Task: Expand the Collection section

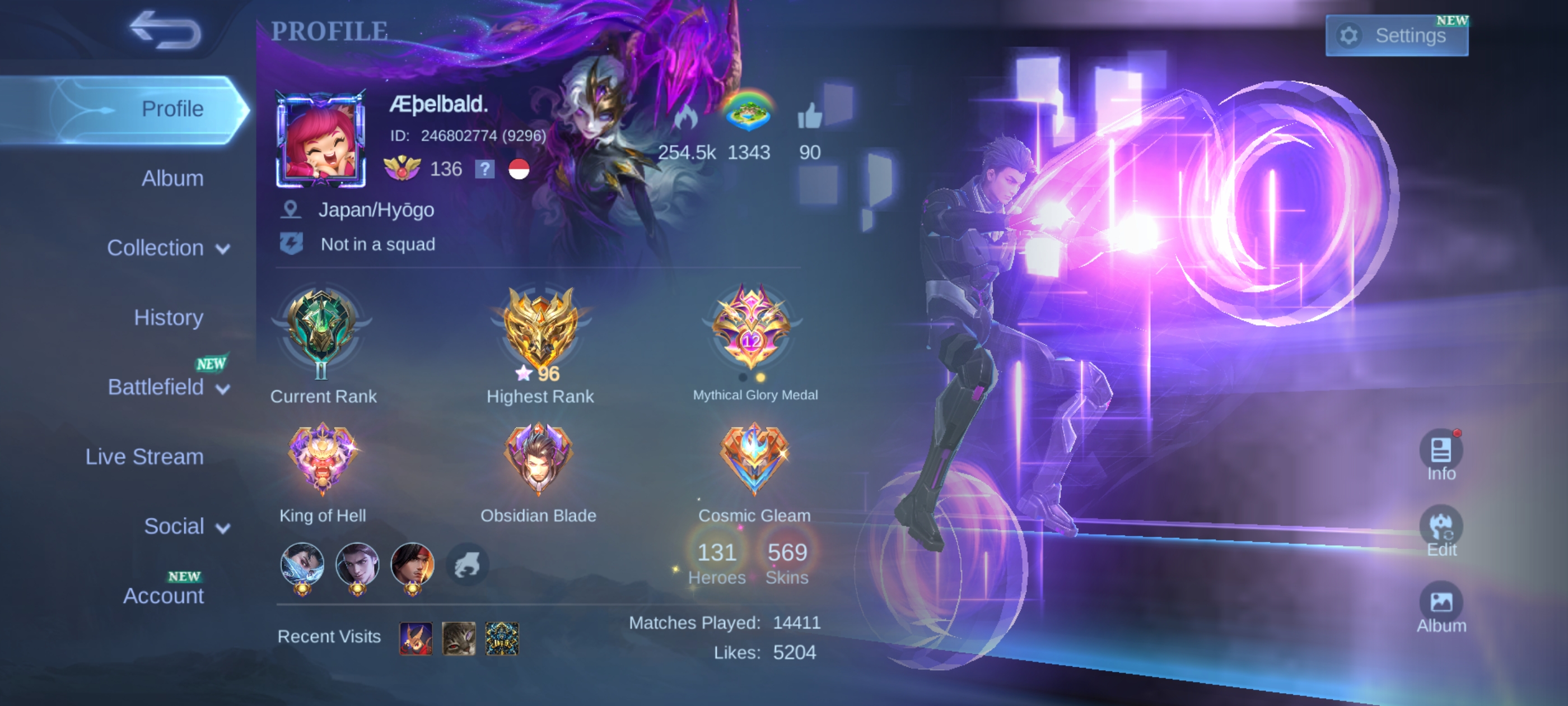Action: pyautogui.click(x=168, y=248)
